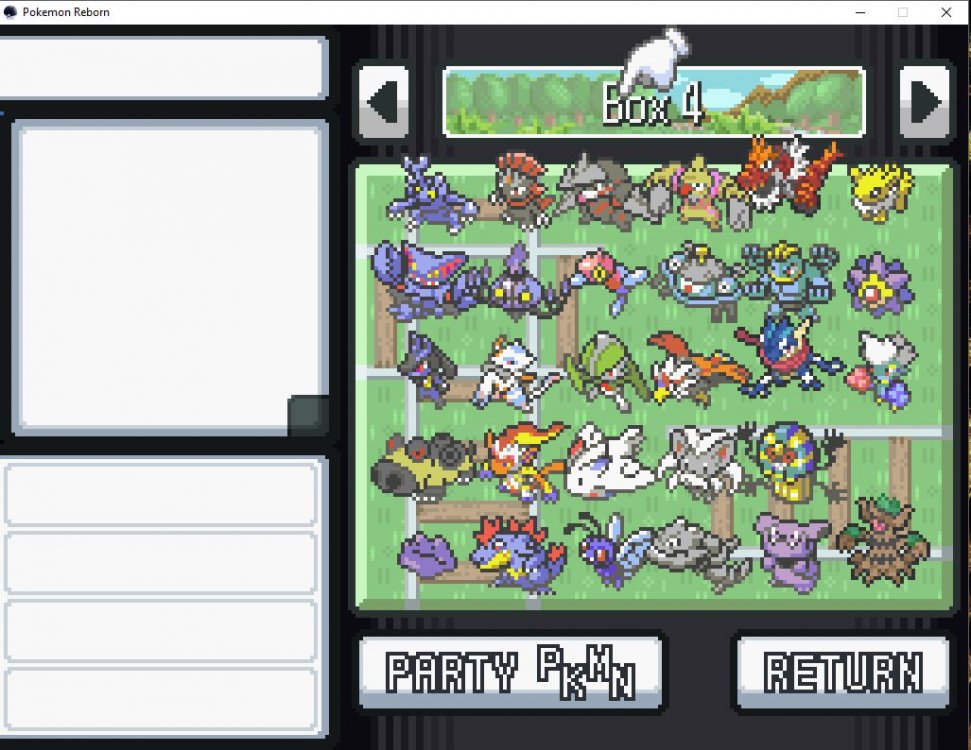971x750 pixels.
Task: Pick the purple Granbull
Action: coord(790,549)
